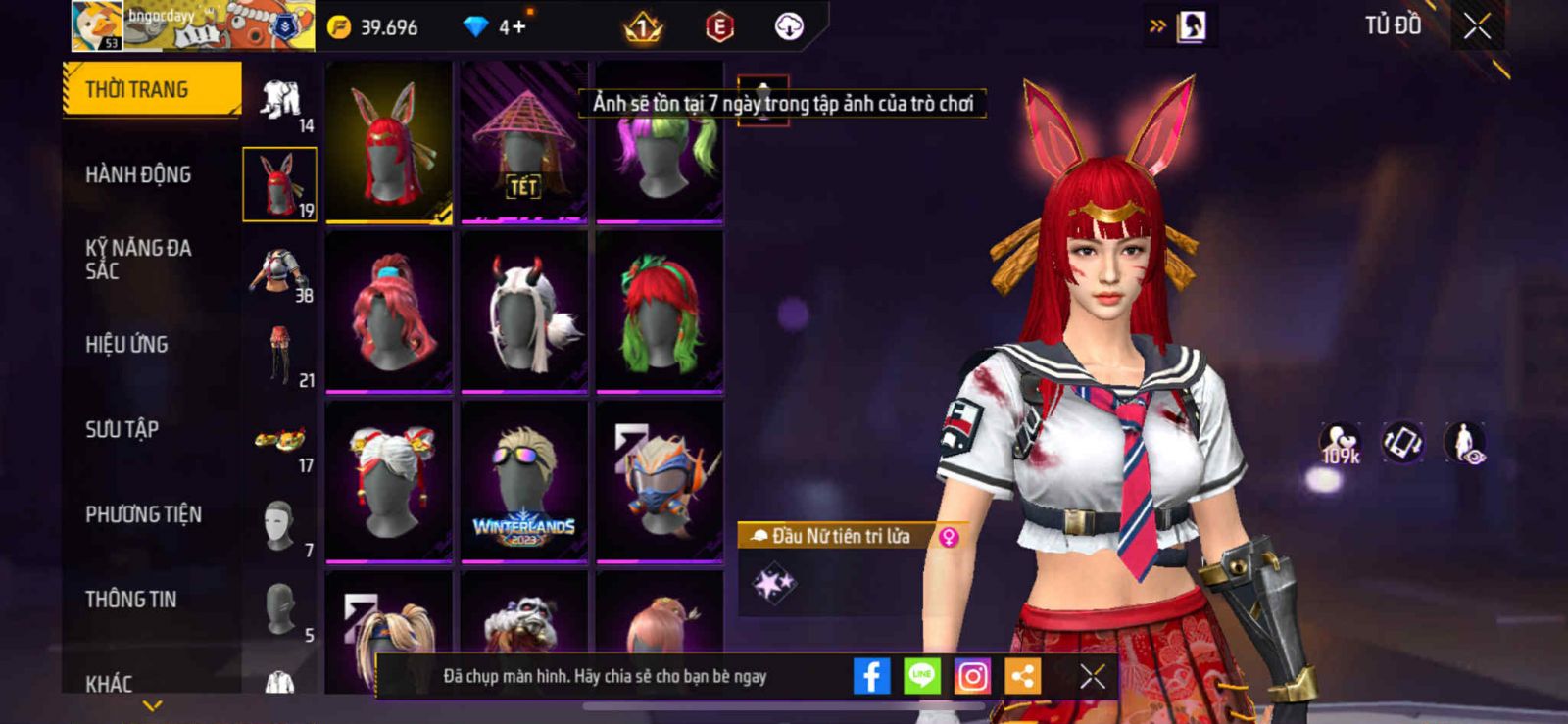Image resolution: width=1568 pixels, height=724 pixels.
Task: Share screenshot to Facebook
Action: pyautogui.click(x=871, y=676)
